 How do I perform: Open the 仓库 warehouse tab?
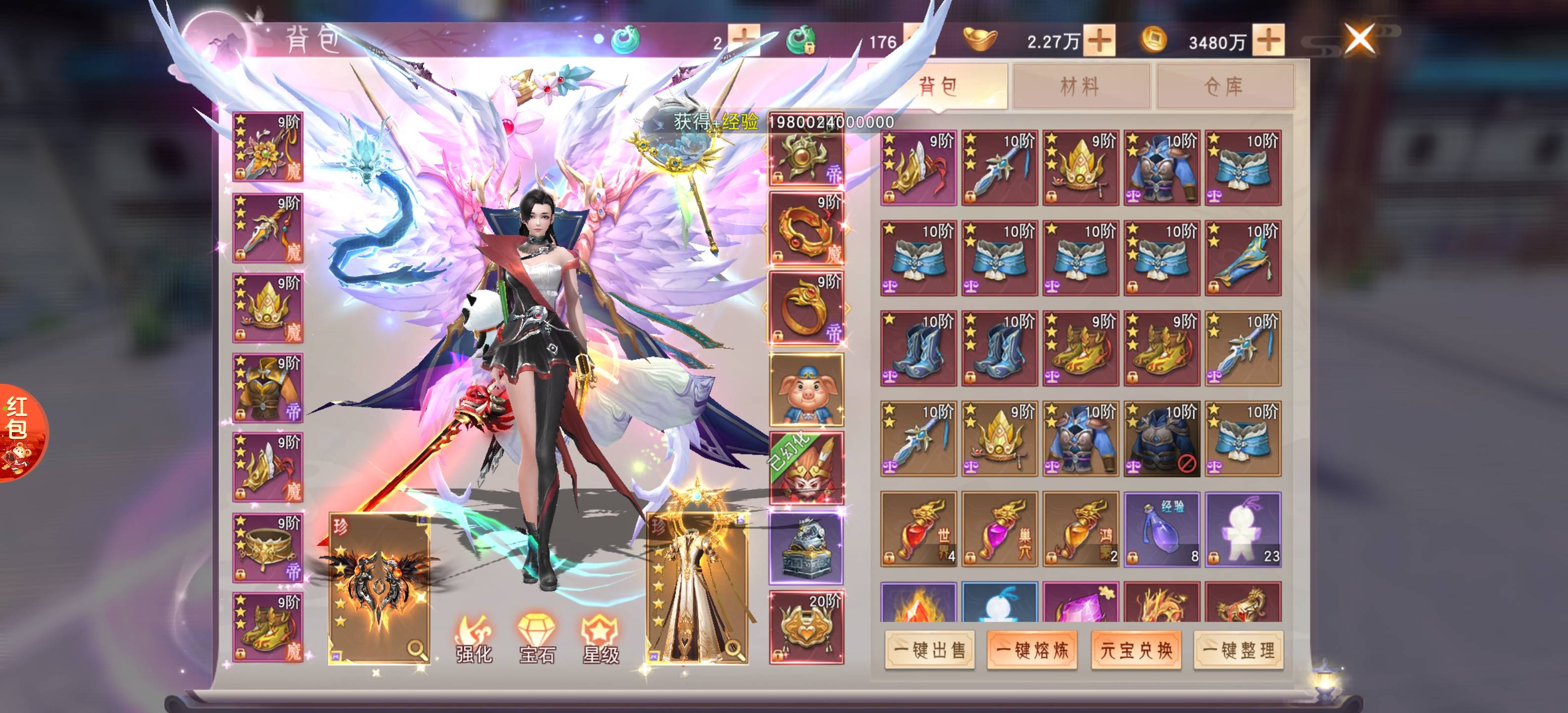pos(1224,86)
